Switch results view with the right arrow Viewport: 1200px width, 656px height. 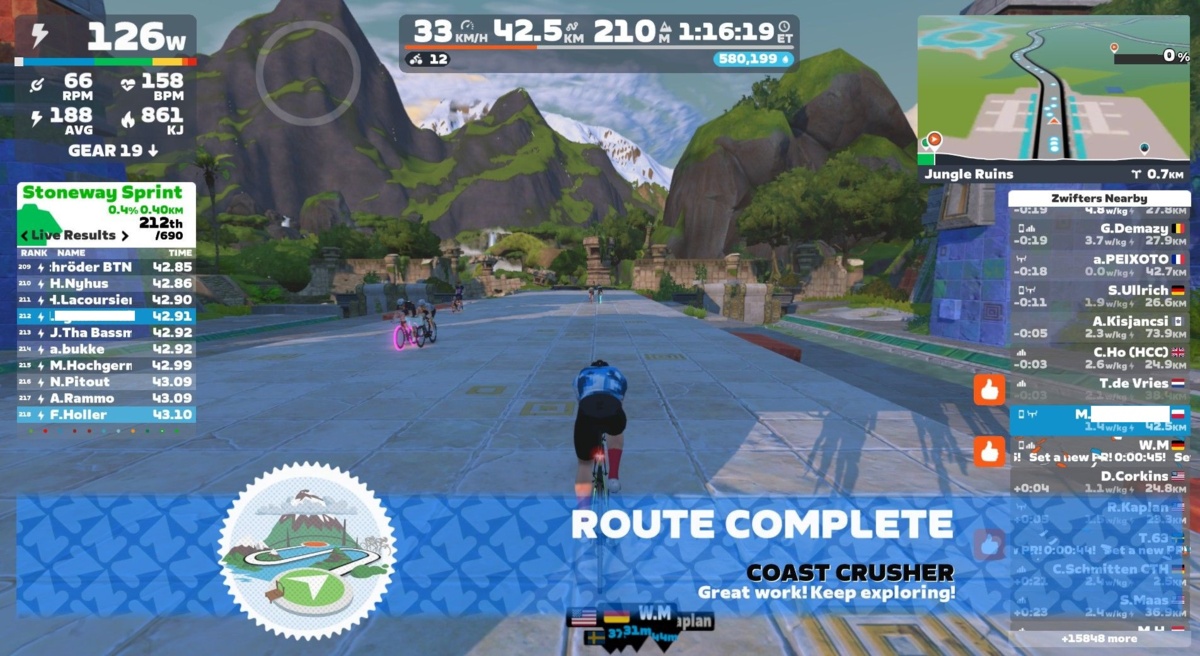[x=125, y=236]
